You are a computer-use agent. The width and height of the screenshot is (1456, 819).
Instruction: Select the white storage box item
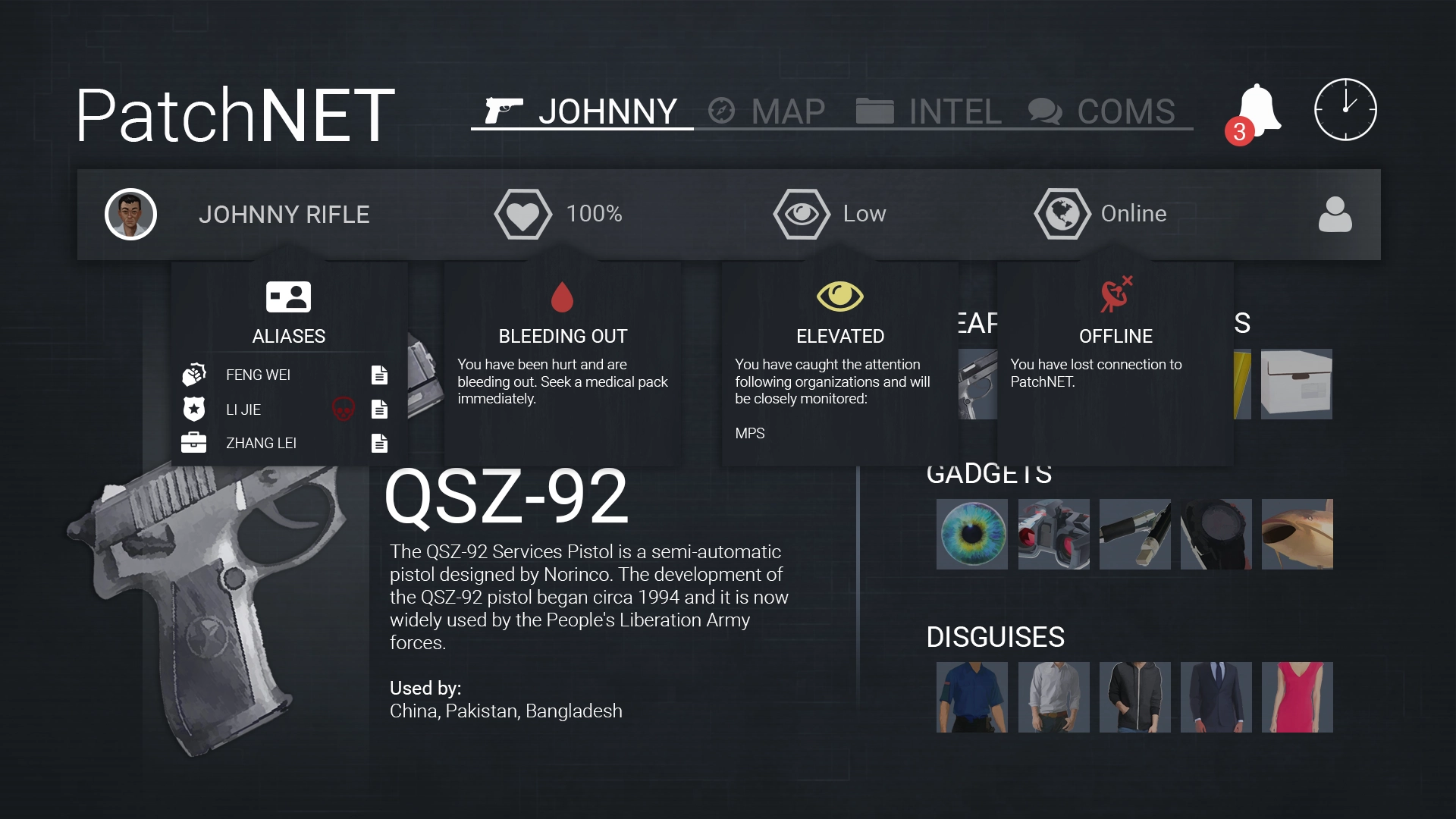pos(1297,384)
